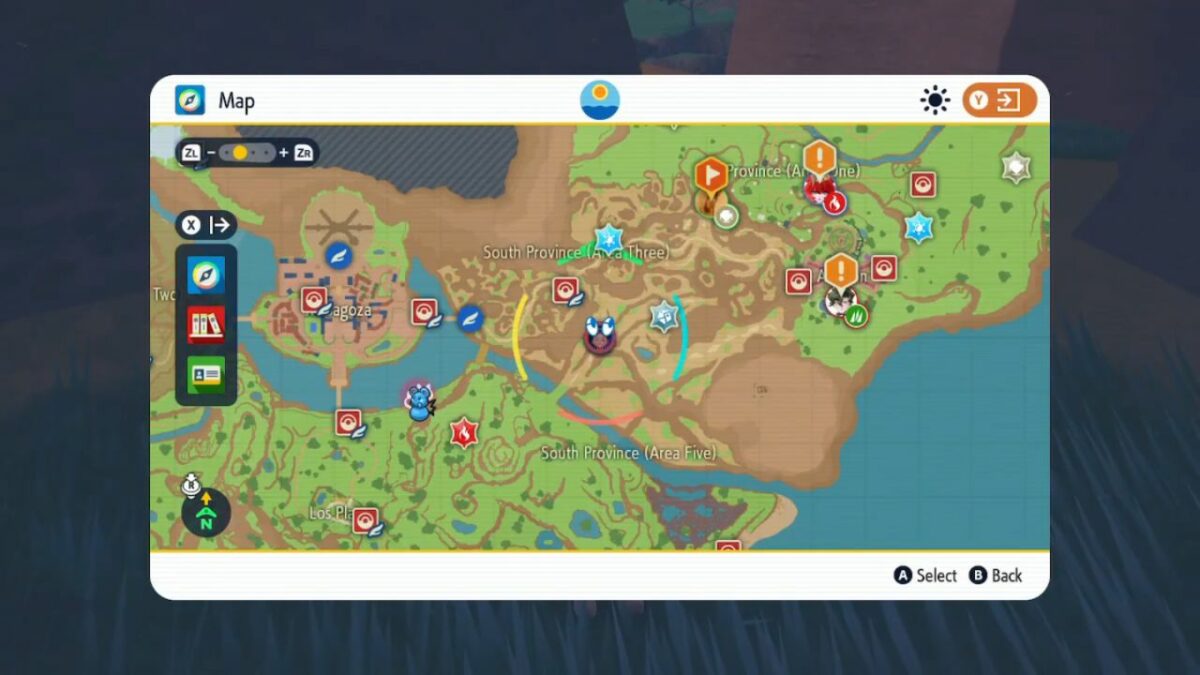The height and width of the screenshot is (675, 1200).
Task: Open the Pokédex bookshelf icon
Action: tap(206, 325)
